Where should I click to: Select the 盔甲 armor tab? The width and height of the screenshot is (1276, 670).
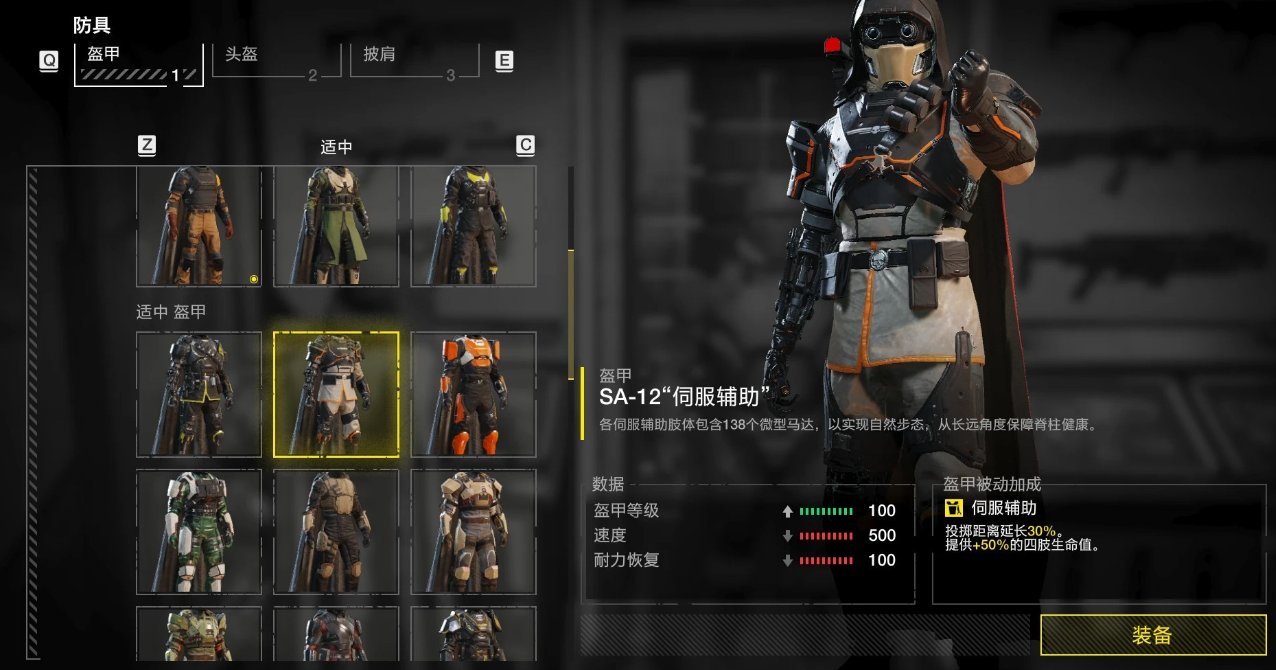click(138, 62)
